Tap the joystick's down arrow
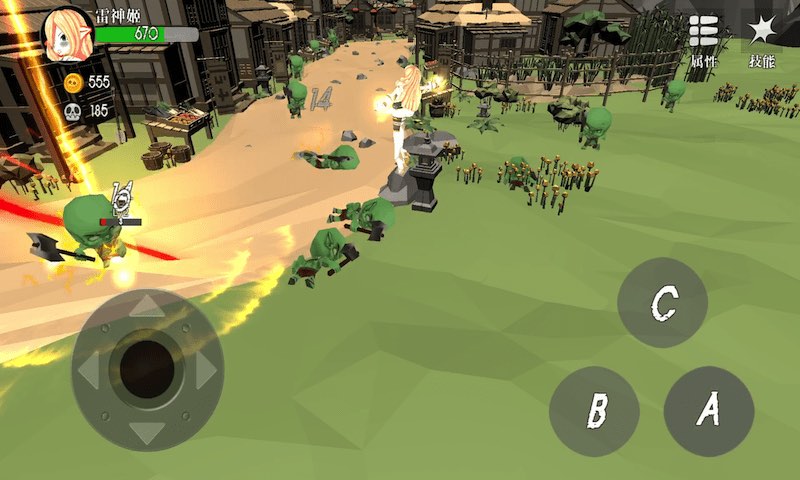 coord(147,432)
